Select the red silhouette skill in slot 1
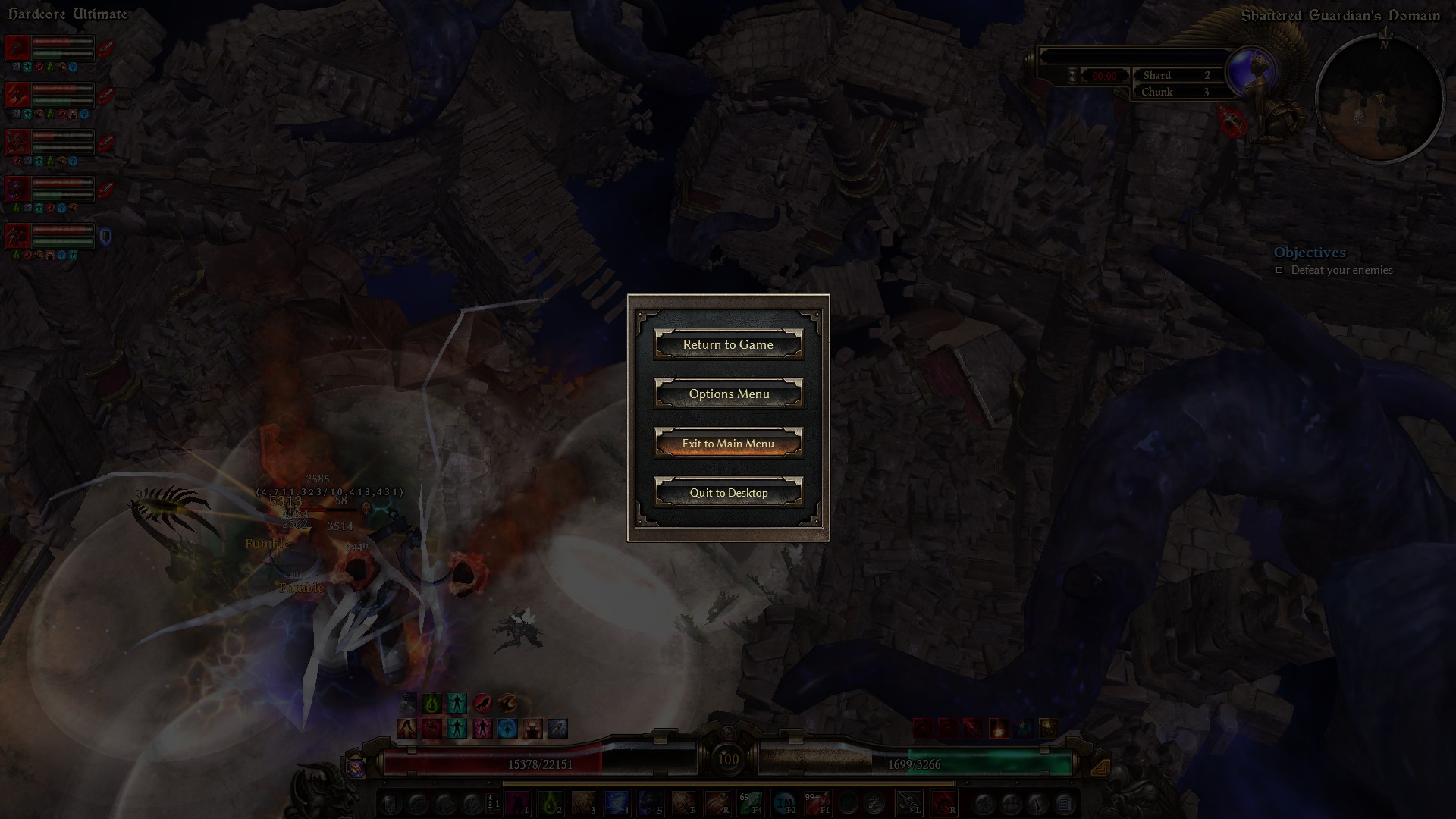This screenshot has width=1456, height=819. tap(517, 802)
